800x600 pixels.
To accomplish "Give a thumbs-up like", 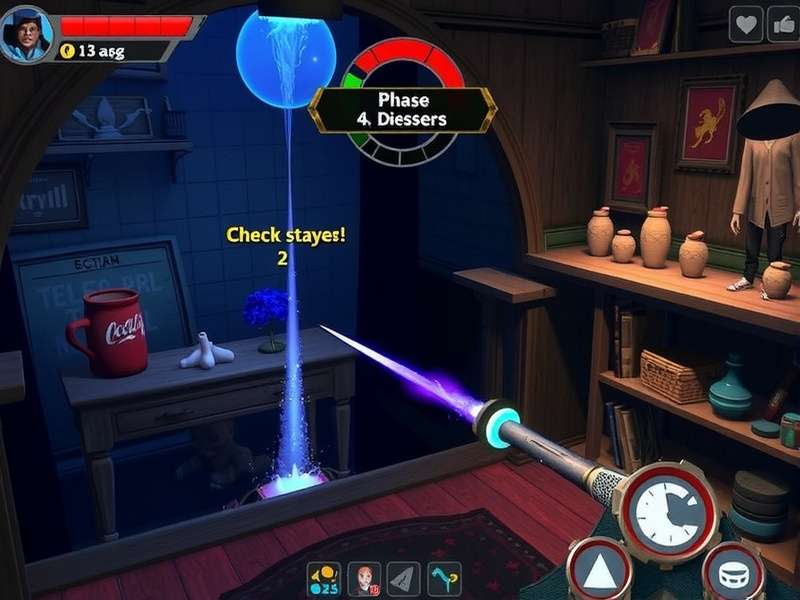I will [783, 24].
